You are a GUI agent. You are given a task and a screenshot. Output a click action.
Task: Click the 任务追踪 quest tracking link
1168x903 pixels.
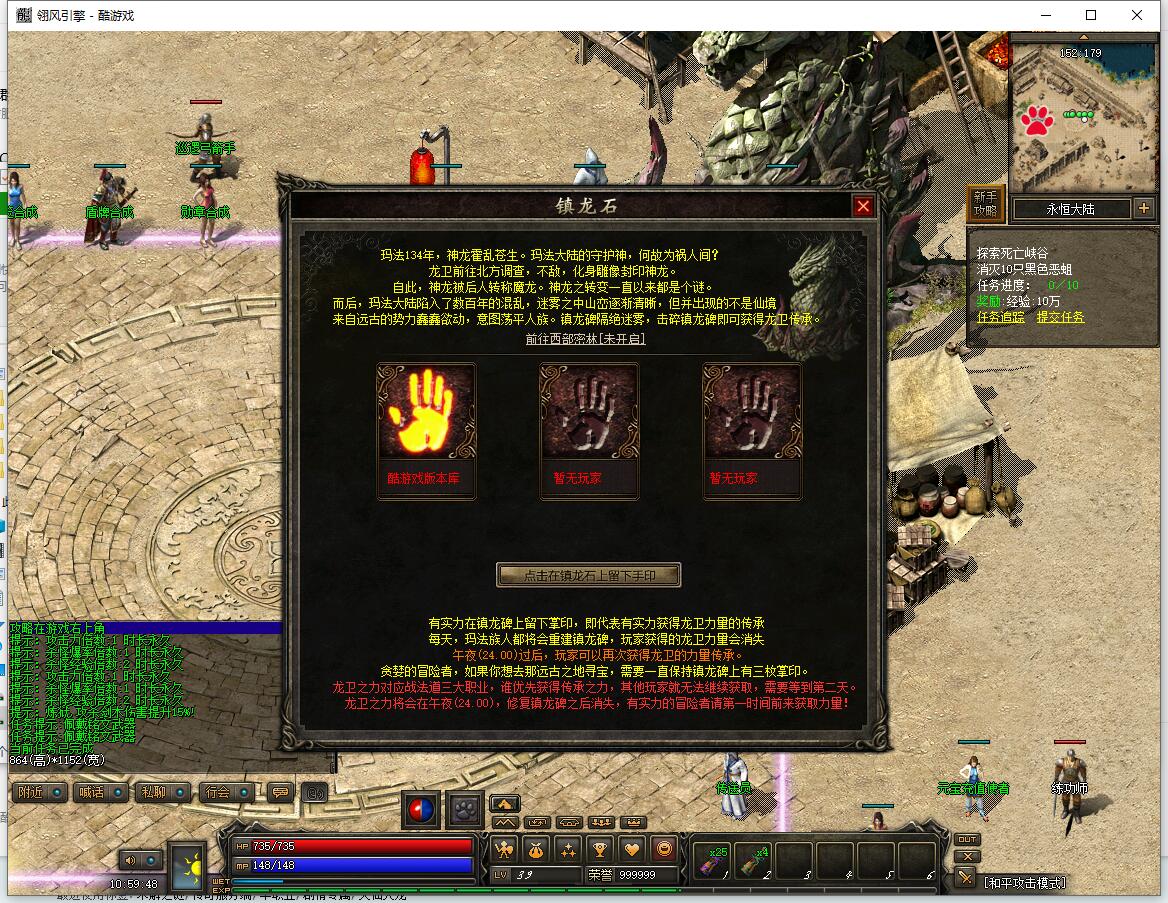click(x=1001, y=317)
